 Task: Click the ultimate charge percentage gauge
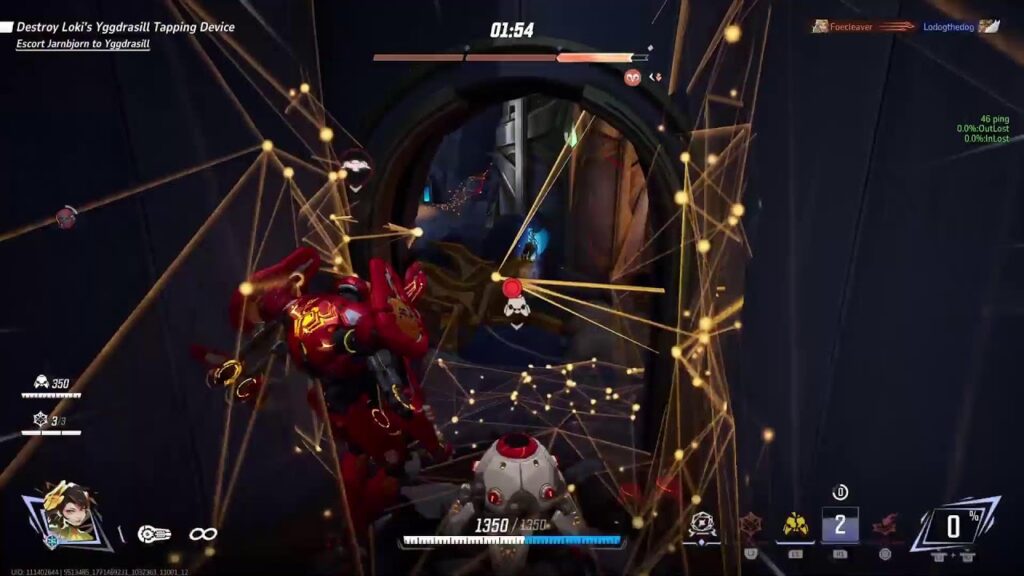pos(954,524)
